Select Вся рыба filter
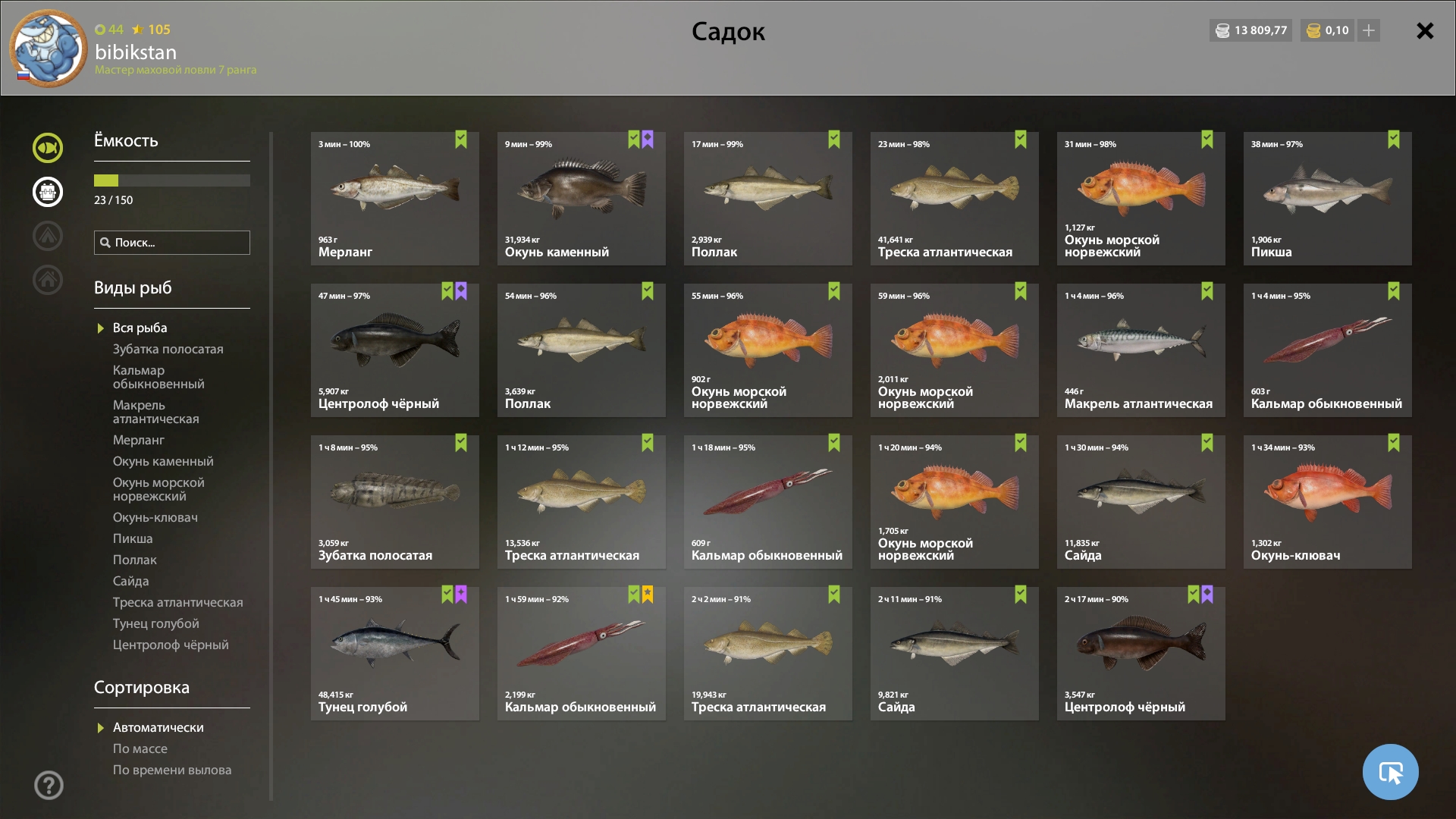This screenshot has height=819, width=1456. tap(140, 328)
